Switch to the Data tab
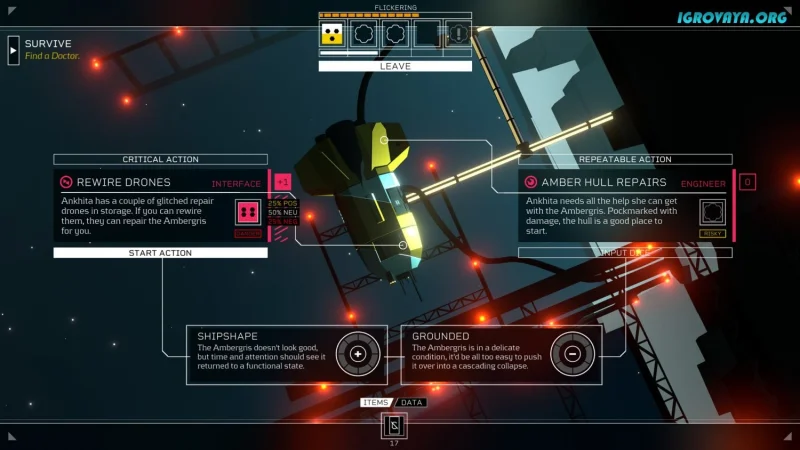800x450 pixels. (x=412, y=402)
